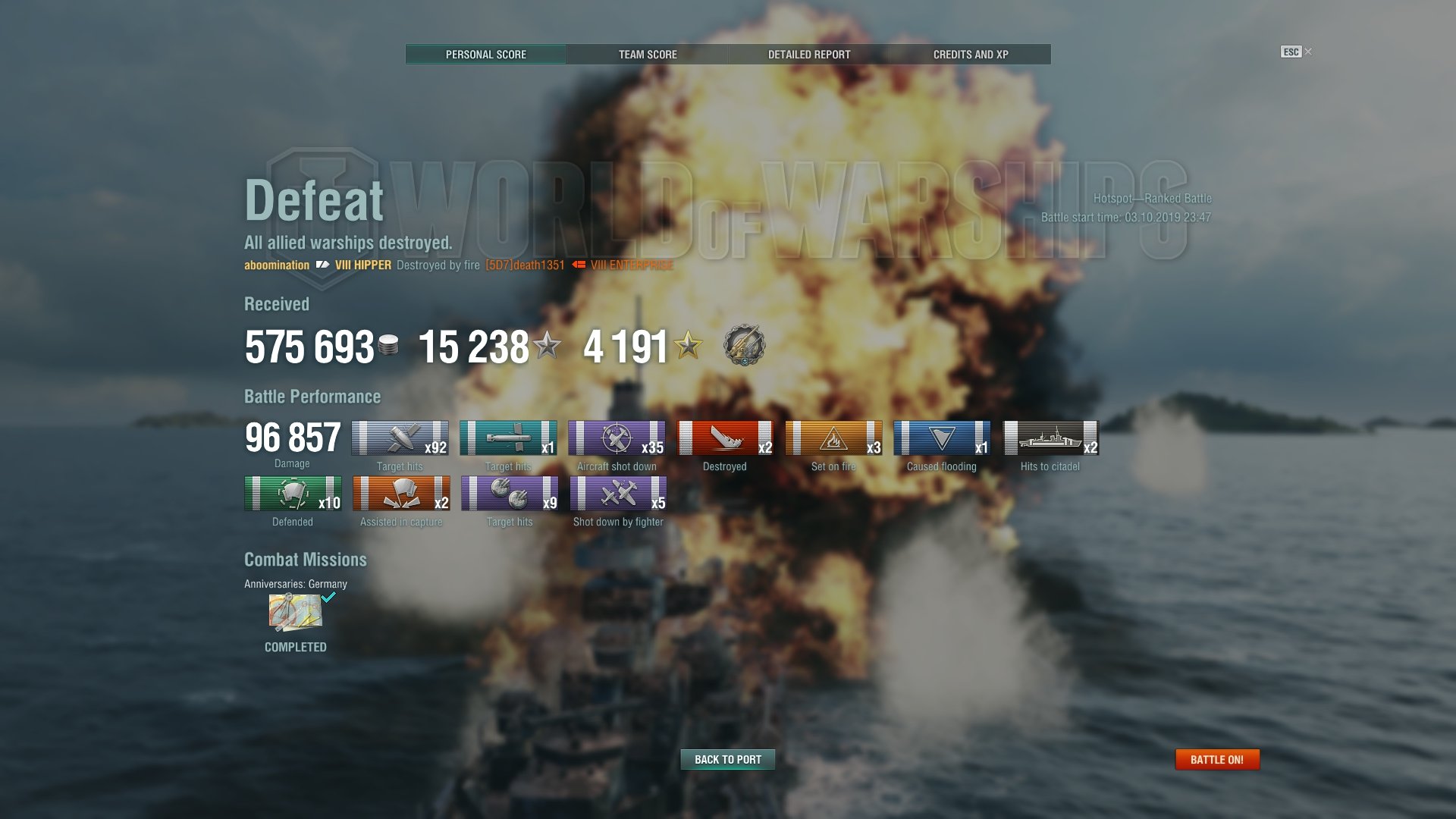1456x819 pixels.
Task: Choose the Set on fire x3 ribbon
Action: click(x=833, y=438)
